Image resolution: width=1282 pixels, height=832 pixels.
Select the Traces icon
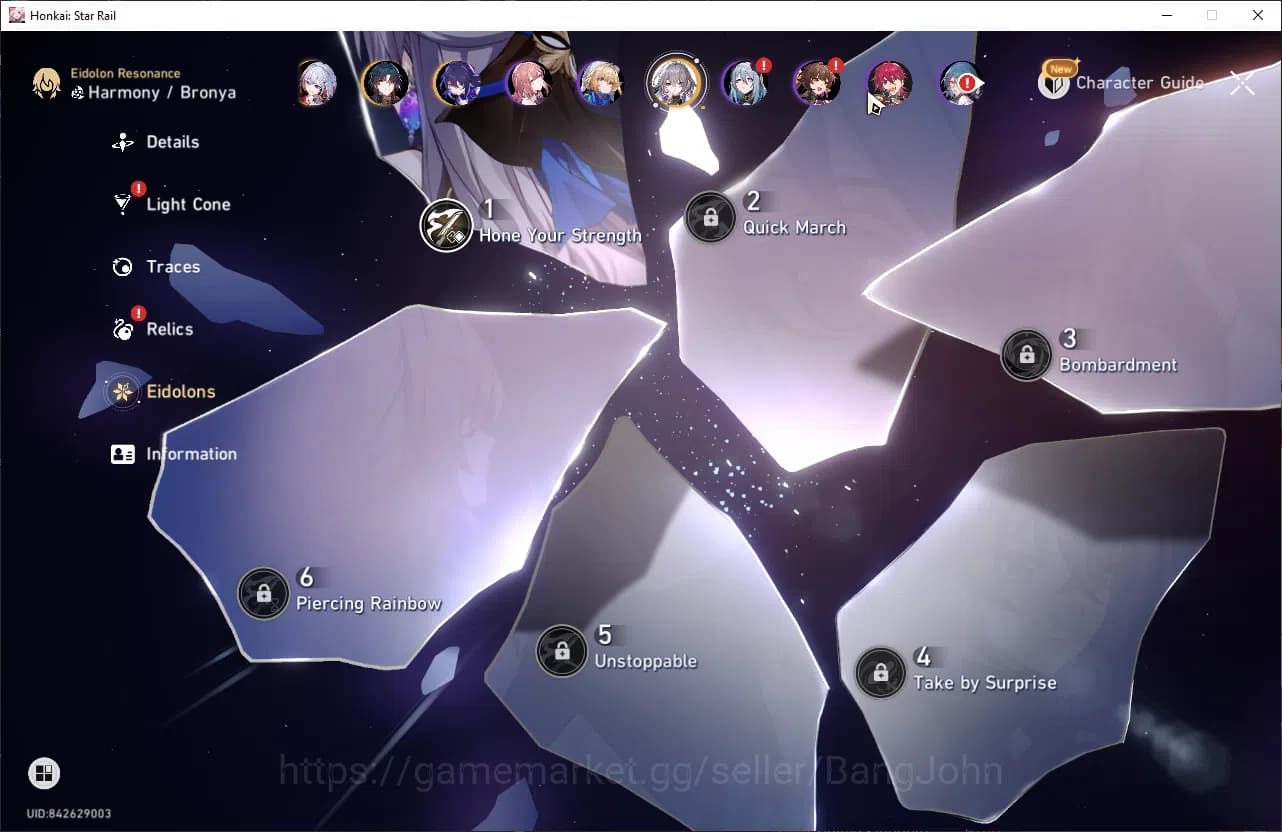122,266
